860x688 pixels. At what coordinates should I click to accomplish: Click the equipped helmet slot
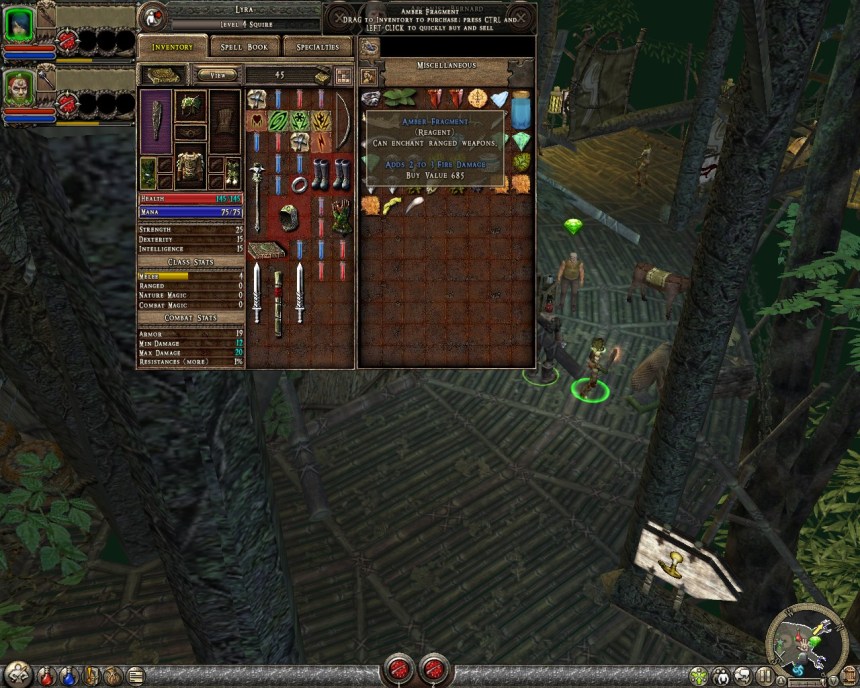[x=190, y=106]
